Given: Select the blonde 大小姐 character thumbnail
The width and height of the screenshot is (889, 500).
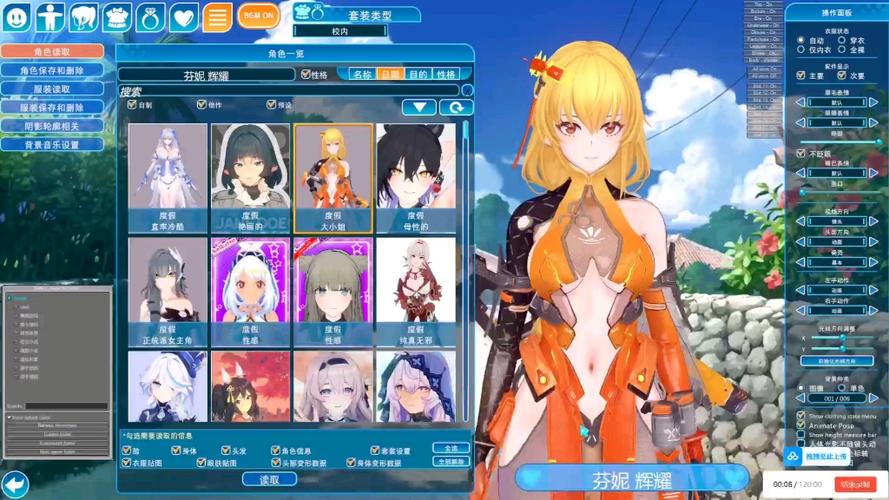Looking at the screenshot, I should (333, 178).
